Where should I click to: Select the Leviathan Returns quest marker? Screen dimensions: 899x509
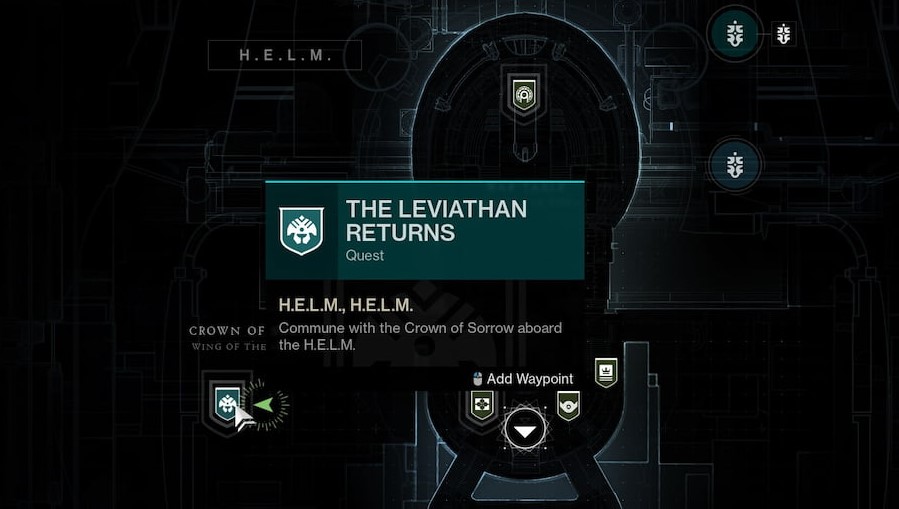(x=227, y=402)
